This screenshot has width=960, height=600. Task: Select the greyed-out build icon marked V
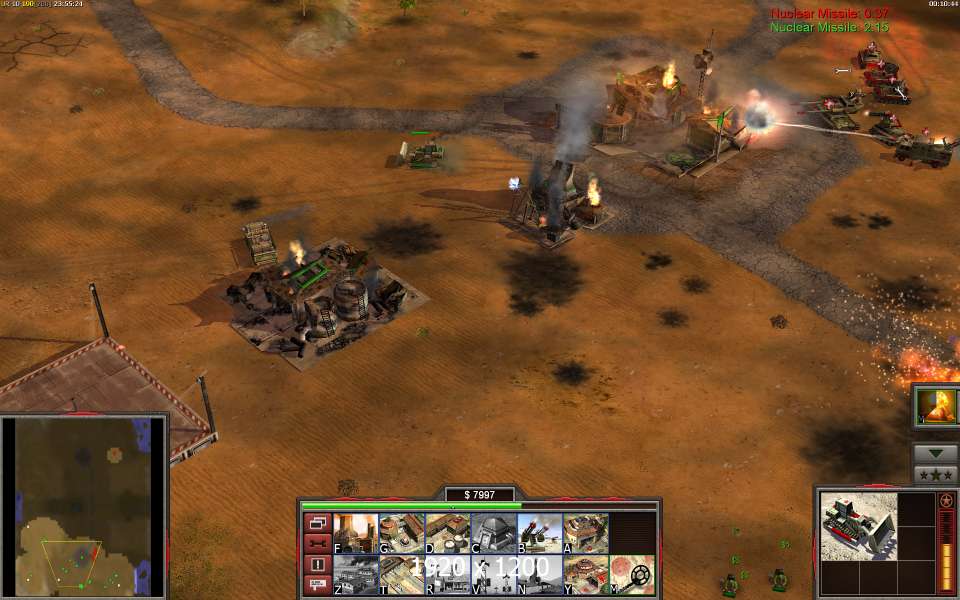coord(492,575)
